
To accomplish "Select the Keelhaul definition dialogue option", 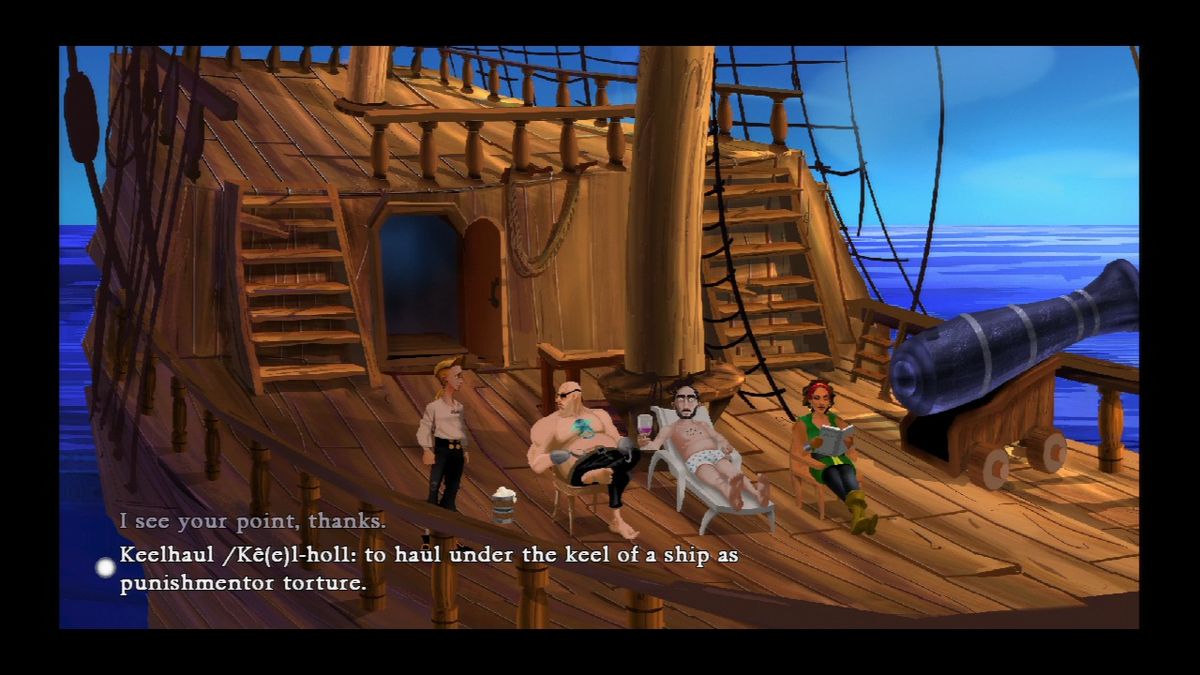I will coord(428,568).
